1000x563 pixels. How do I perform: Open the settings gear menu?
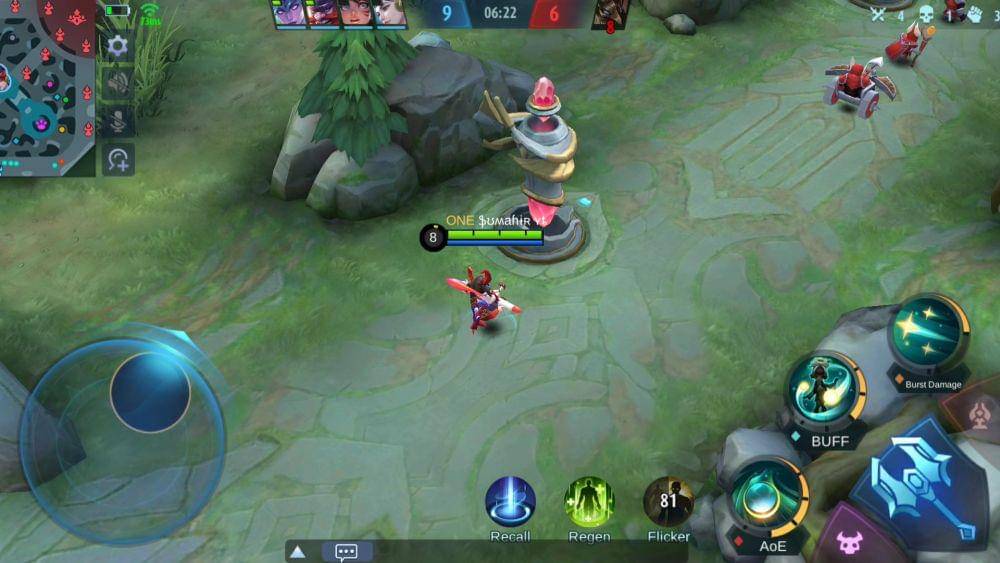[x=117, y=46]
